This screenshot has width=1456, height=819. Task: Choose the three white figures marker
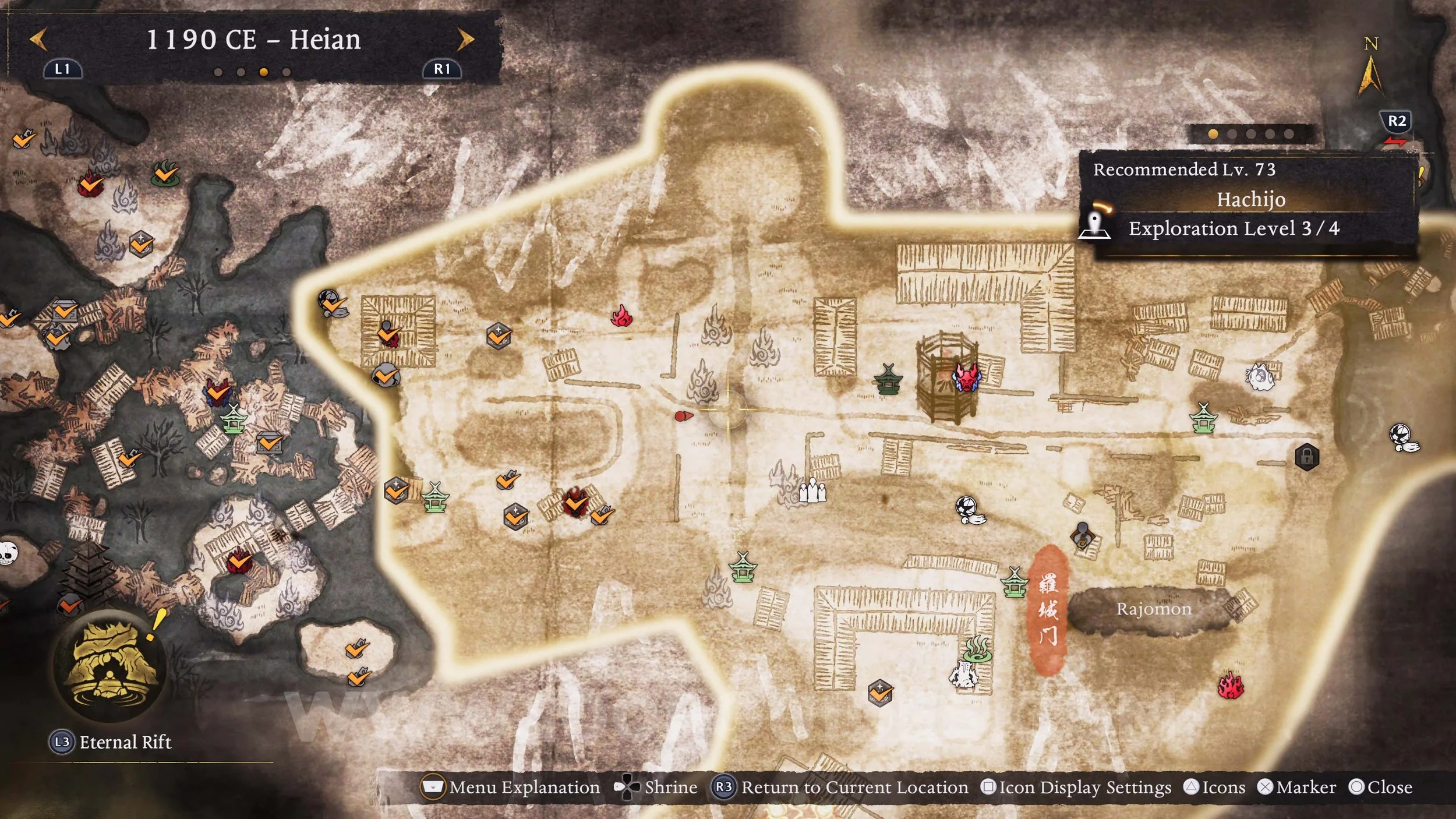click(x=812, y=490)
